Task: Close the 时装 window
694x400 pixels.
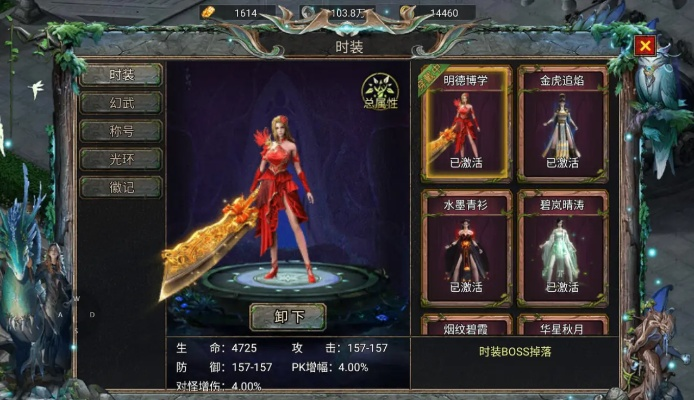Action: click(x=645, y=45)
